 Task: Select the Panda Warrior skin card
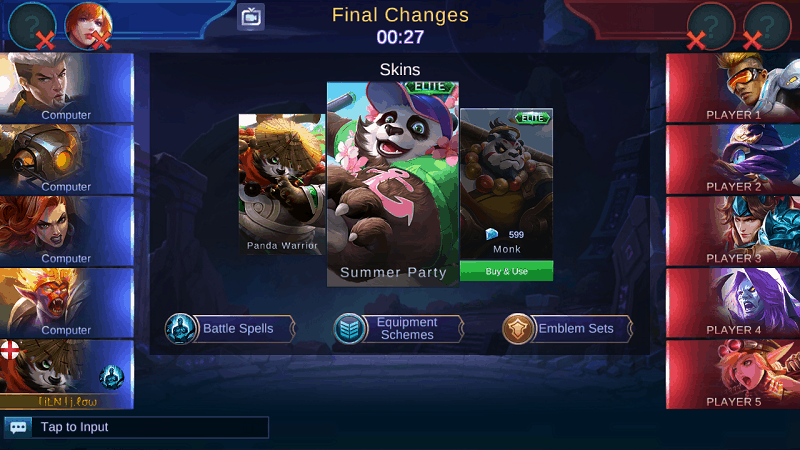coord(281,184)
